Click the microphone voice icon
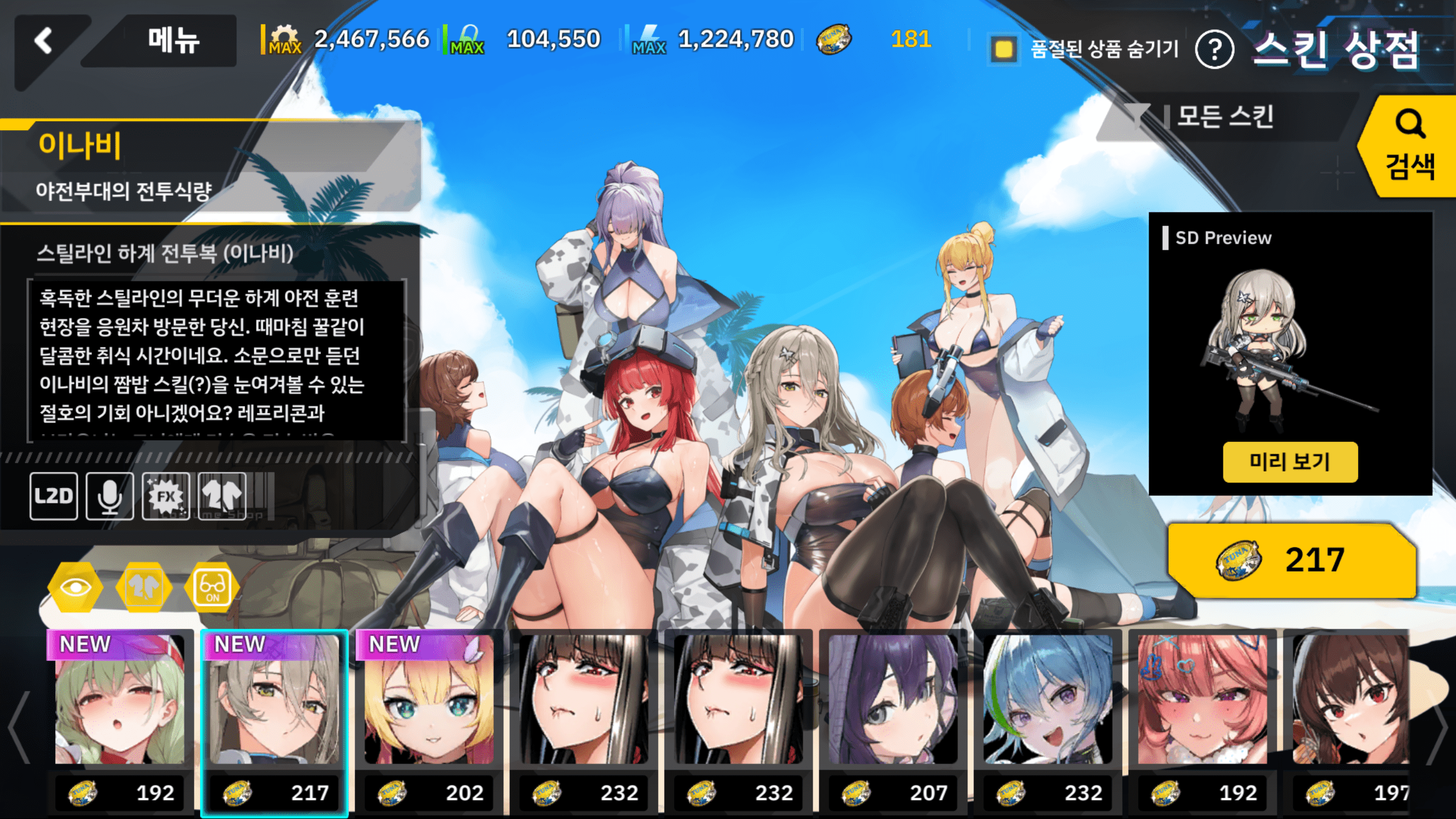The height and width of the screenshot is (819, 1456). click(110, 496)
